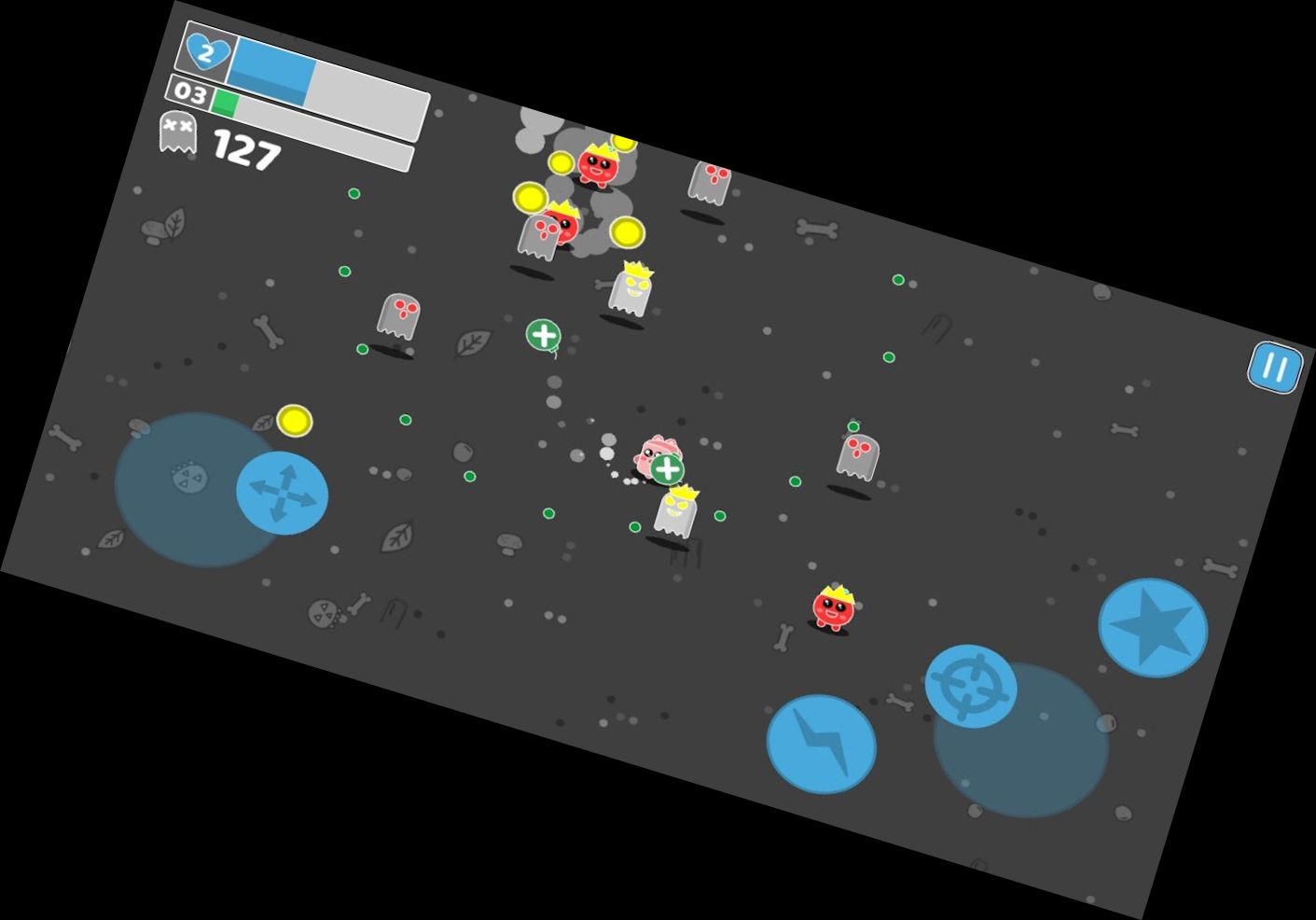Activate the lightning bolt ability
1316x920 pixels.
[x=821, y=744]
